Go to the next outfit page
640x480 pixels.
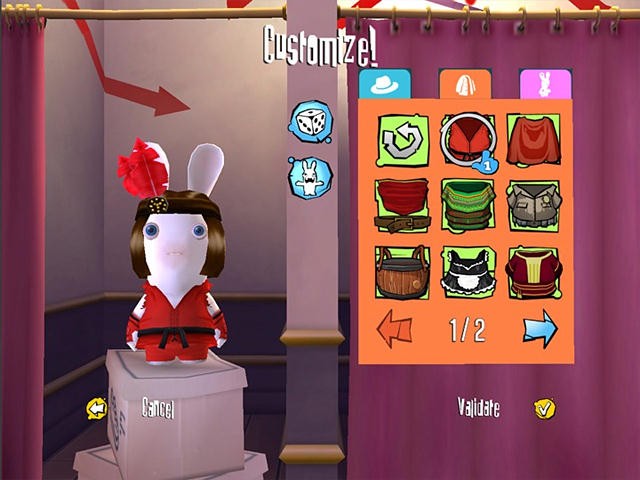tap(539, 329)
